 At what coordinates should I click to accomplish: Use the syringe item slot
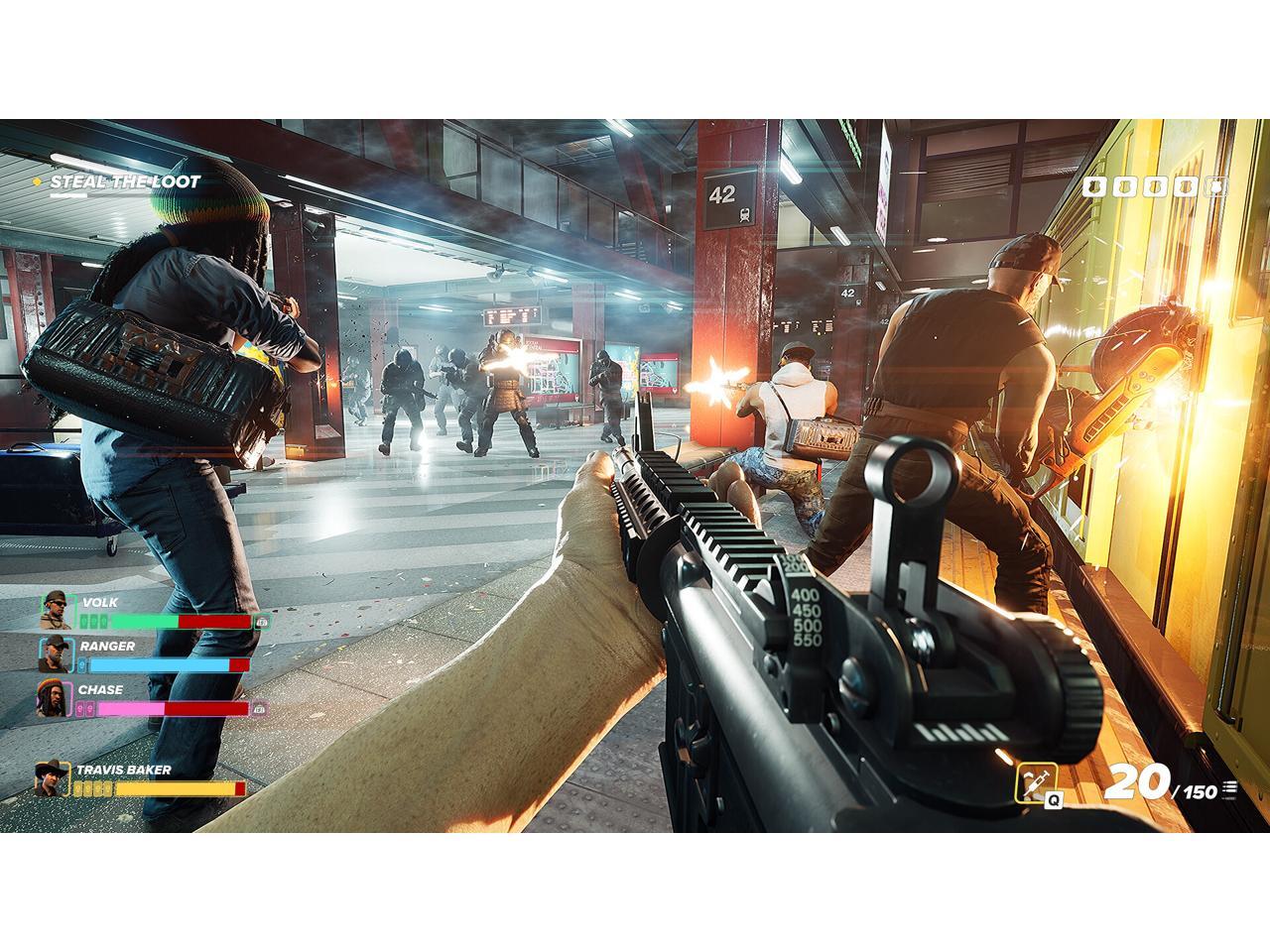pyautogui.click(x=1035, y=783)
